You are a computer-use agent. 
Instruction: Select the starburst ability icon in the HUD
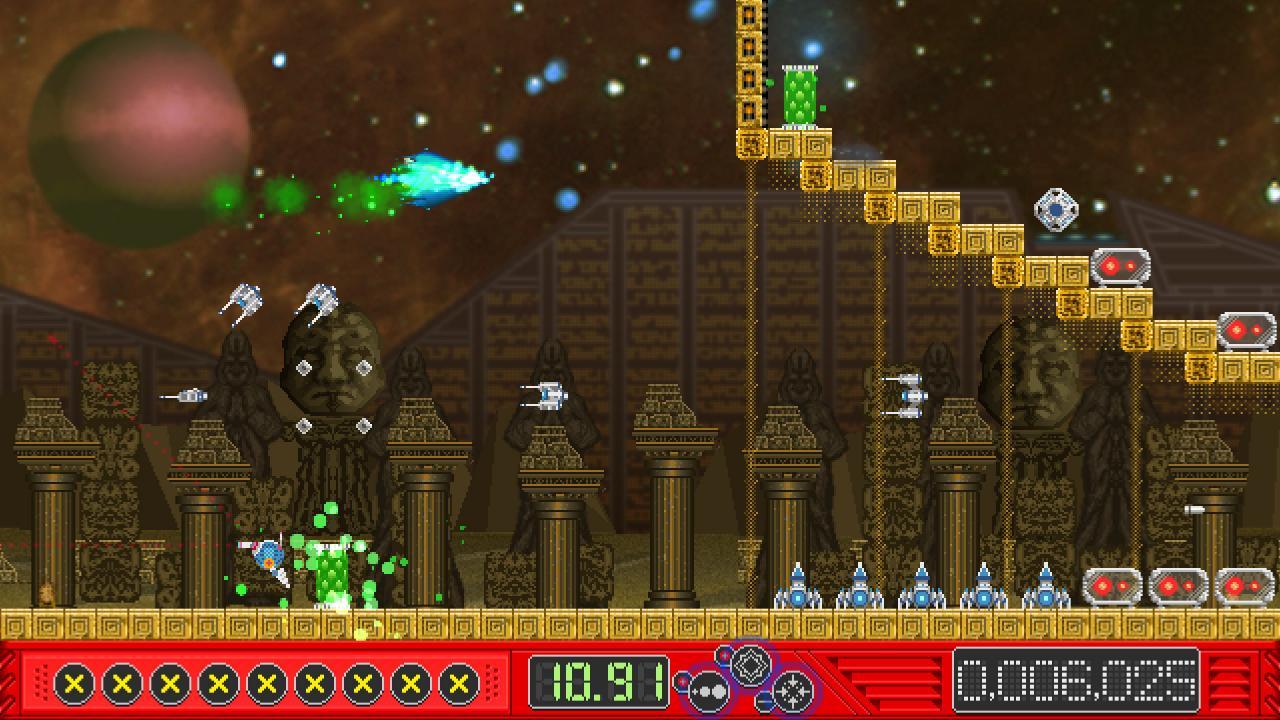792,691
